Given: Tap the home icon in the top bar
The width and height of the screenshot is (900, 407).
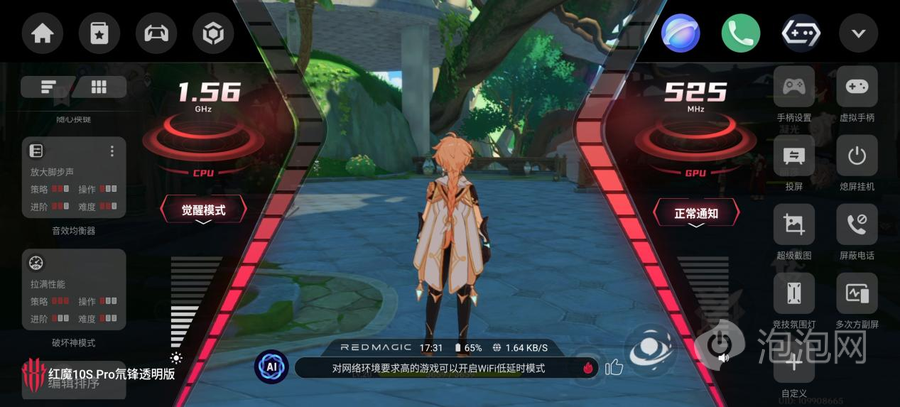Looking at the screenshot, I should [41, 33].
